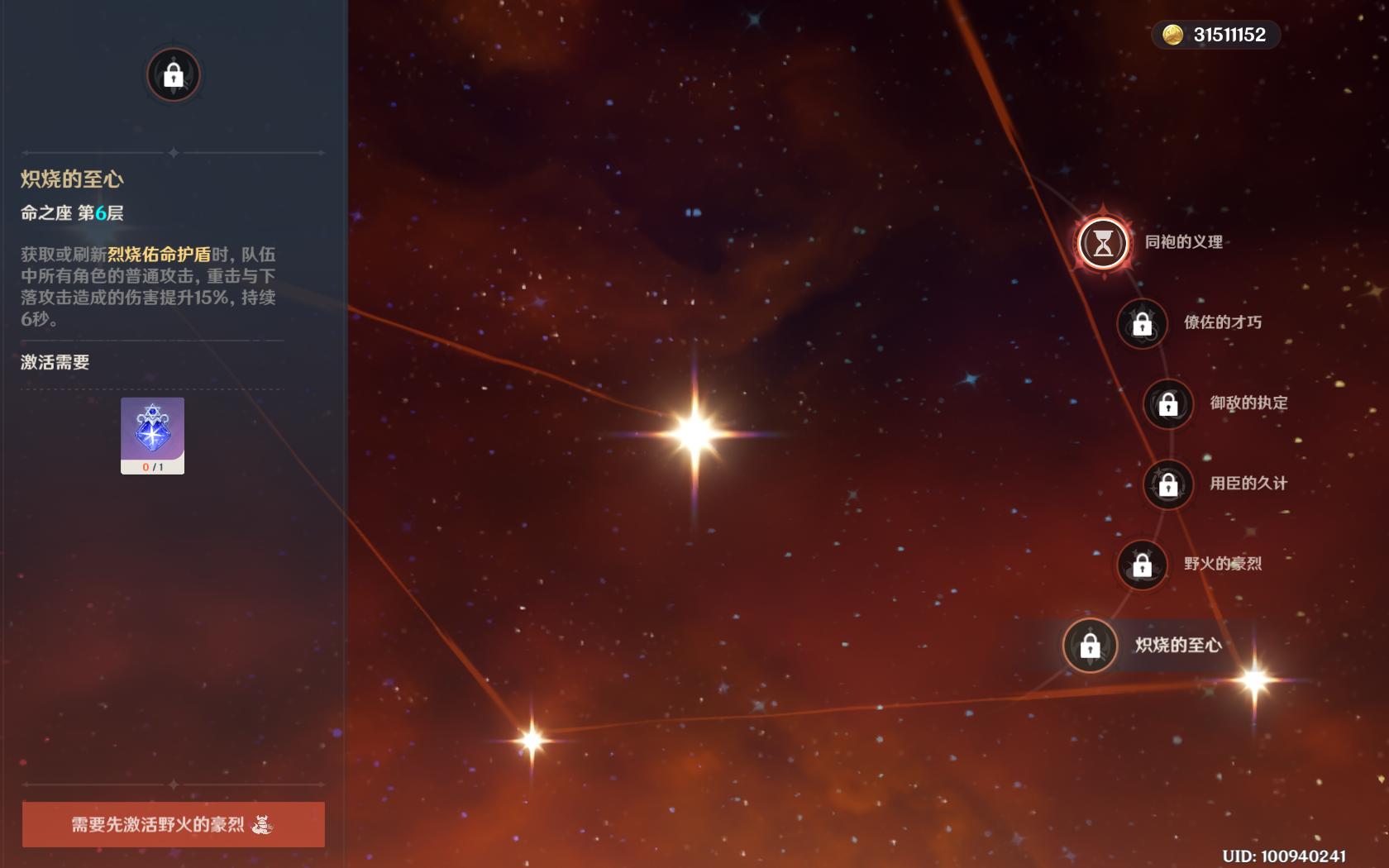The image size is (1389, 868).
Task: Choose the 僚佐的才巧 locked constellation
Action: tap(1142, 323)
